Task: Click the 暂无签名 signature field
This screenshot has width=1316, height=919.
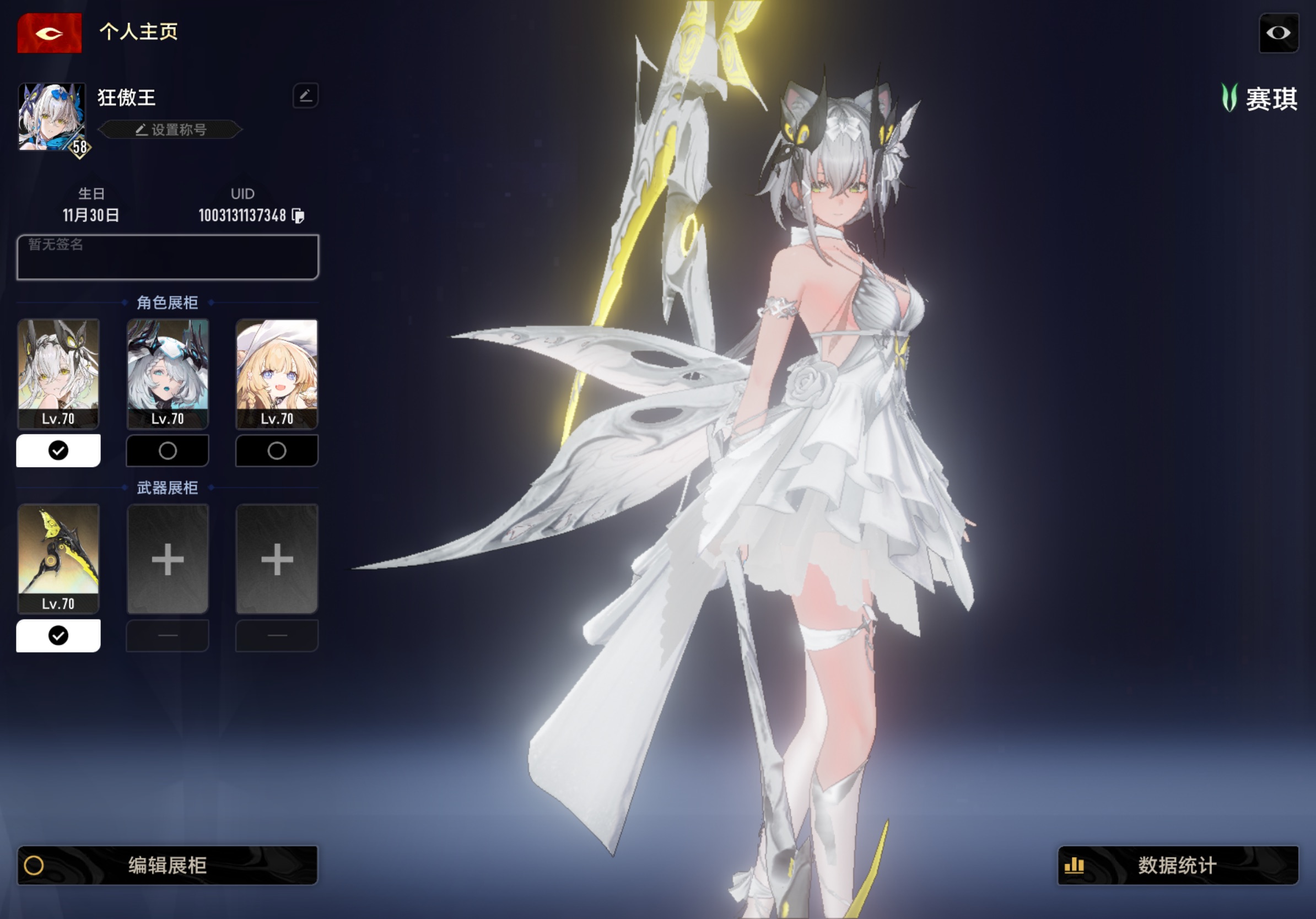Action: click(x=168, y=257)
